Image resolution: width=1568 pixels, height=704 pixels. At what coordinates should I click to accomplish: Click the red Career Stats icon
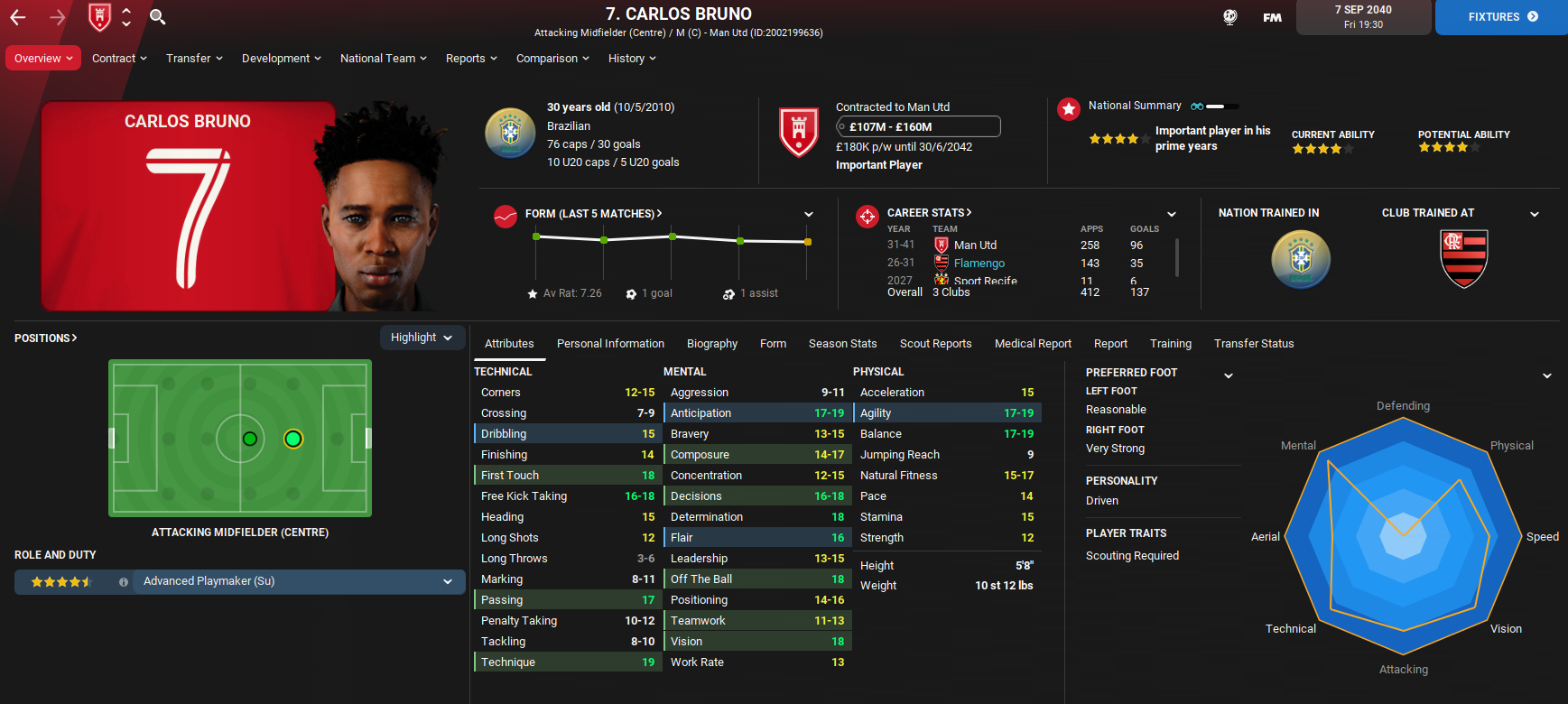868,216
